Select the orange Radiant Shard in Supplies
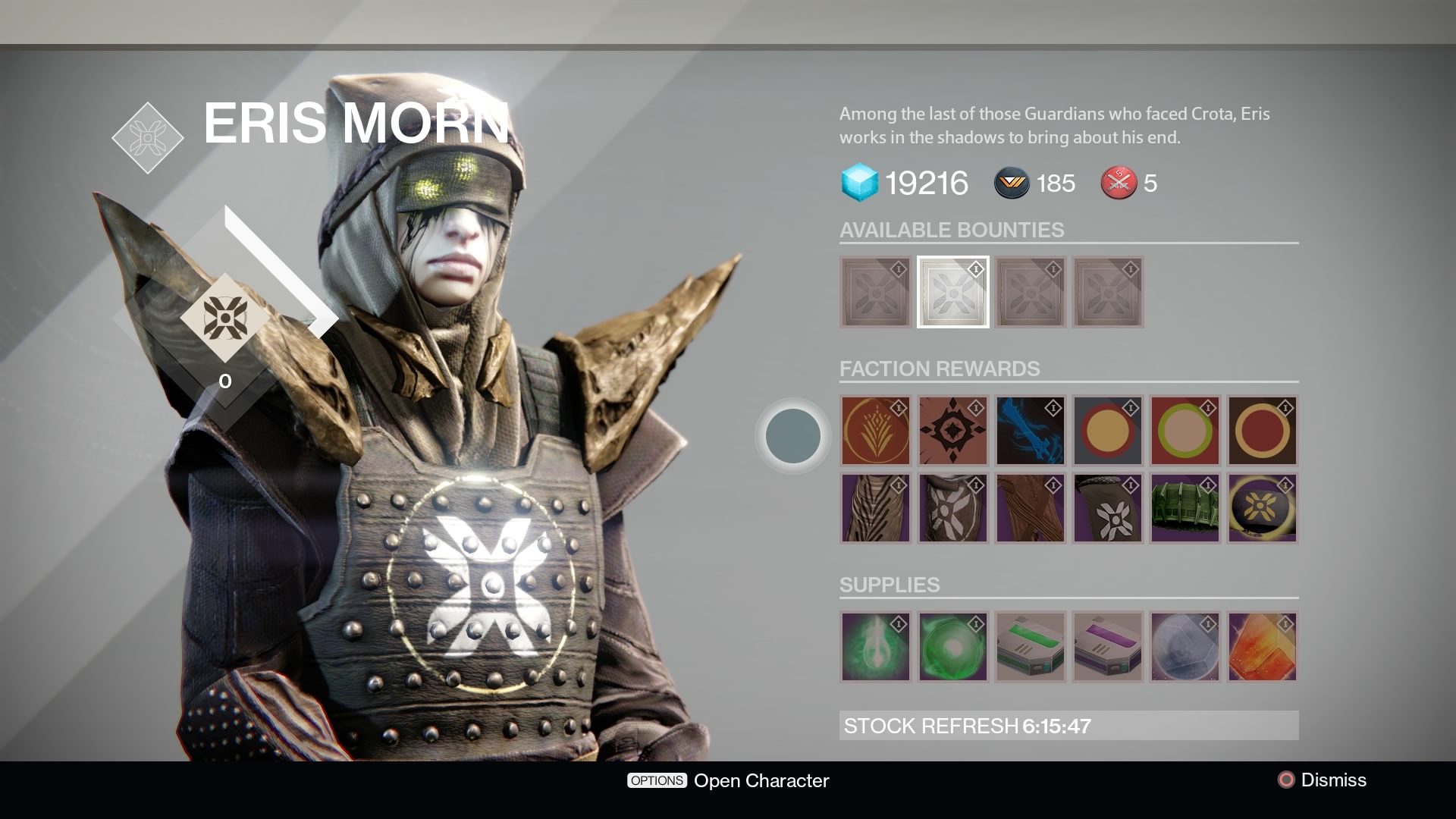 point(1262,647)
